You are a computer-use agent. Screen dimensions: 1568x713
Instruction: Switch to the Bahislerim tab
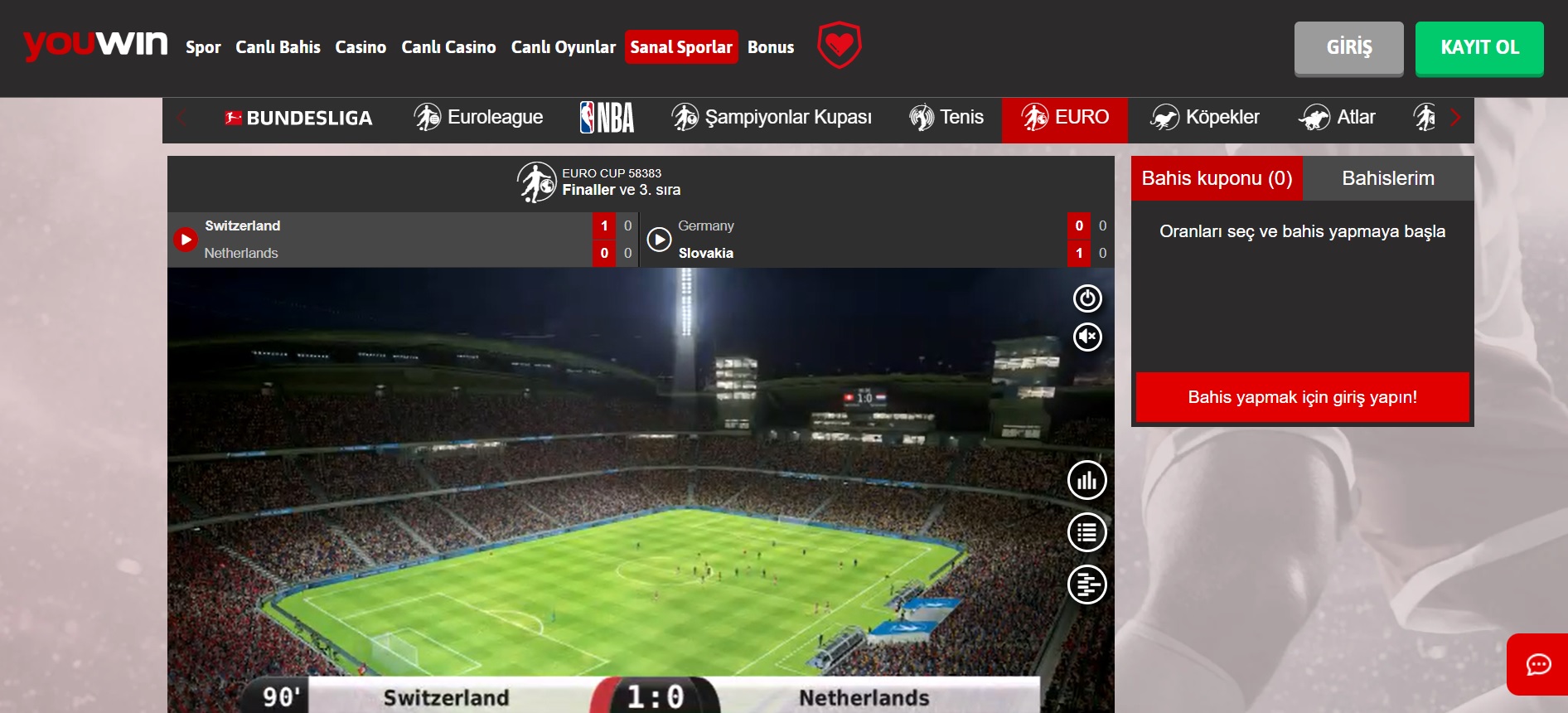click(x=1388, y=178)
